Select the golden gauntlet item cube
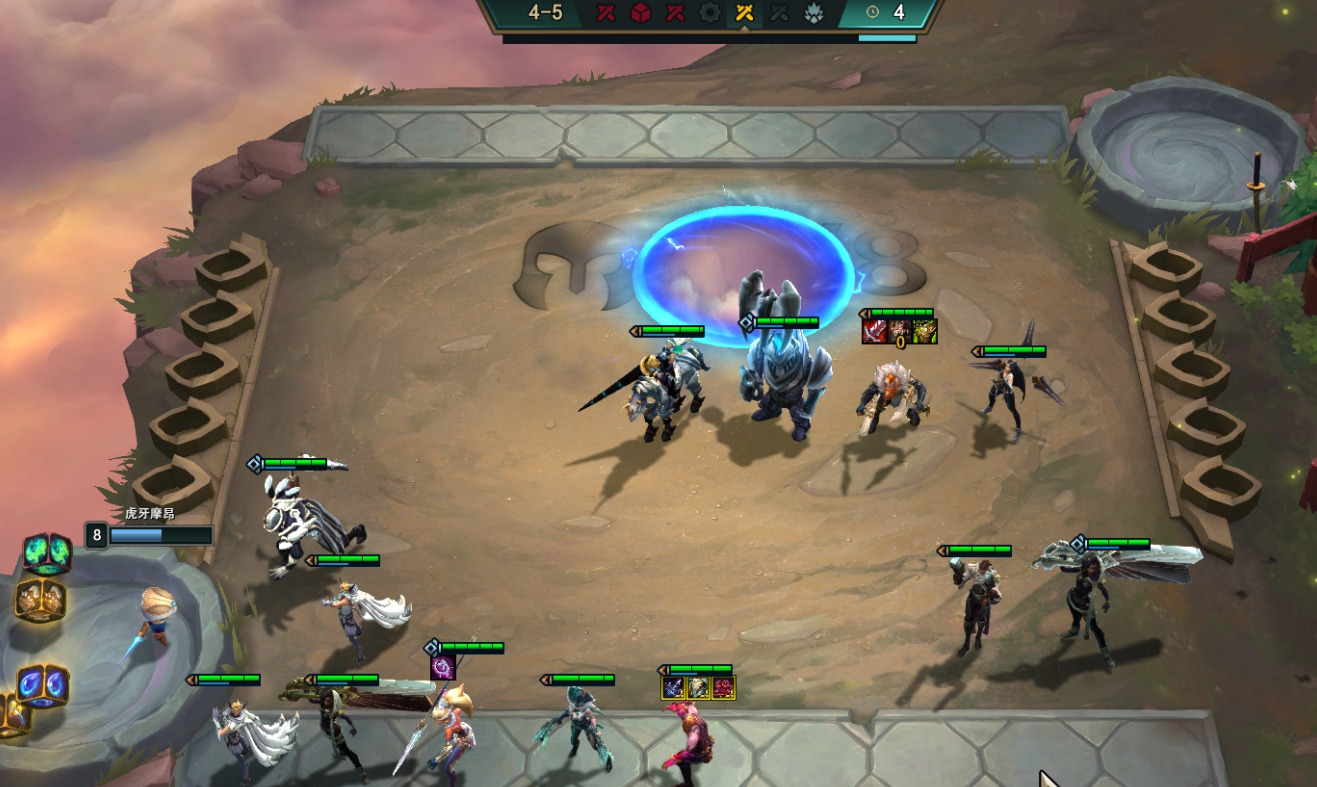This screenshot has width=1317, height=787. 41,600
